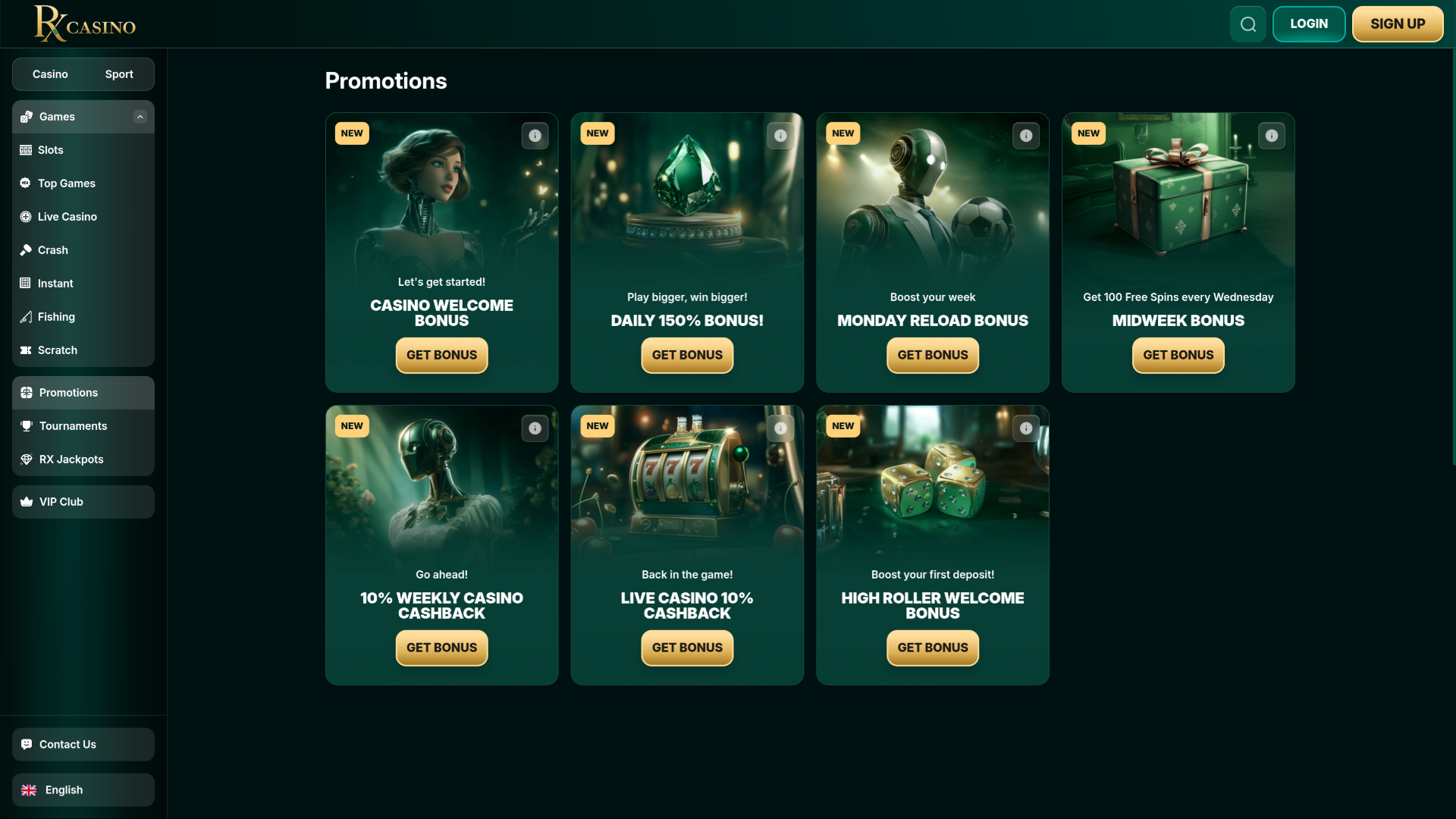Open the search magnifier icon
The height and width of the screenshot is (819, 1456).
coord(1247,24)
